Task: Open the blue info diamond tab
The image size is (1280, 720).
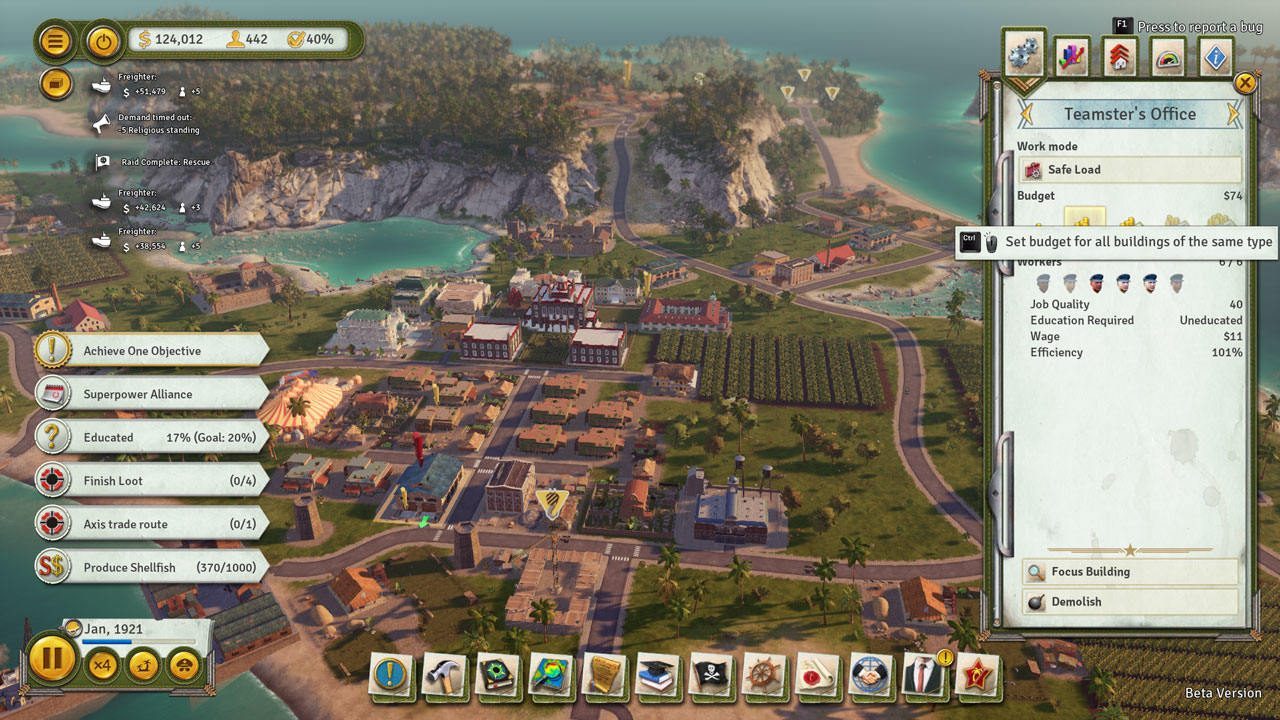Action: 1216,57
